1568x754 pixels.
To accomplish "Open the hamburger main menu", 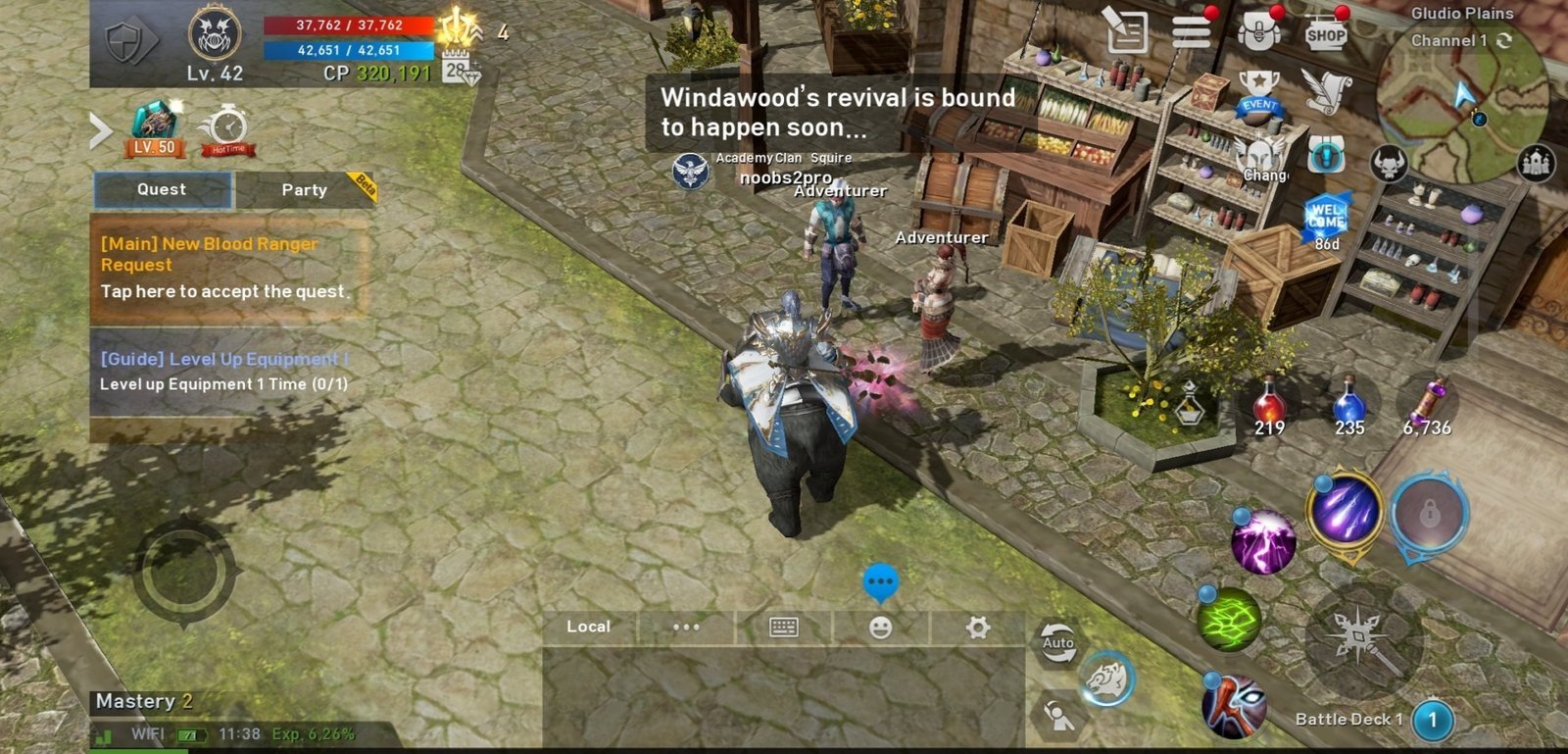I will point(1192,30).
